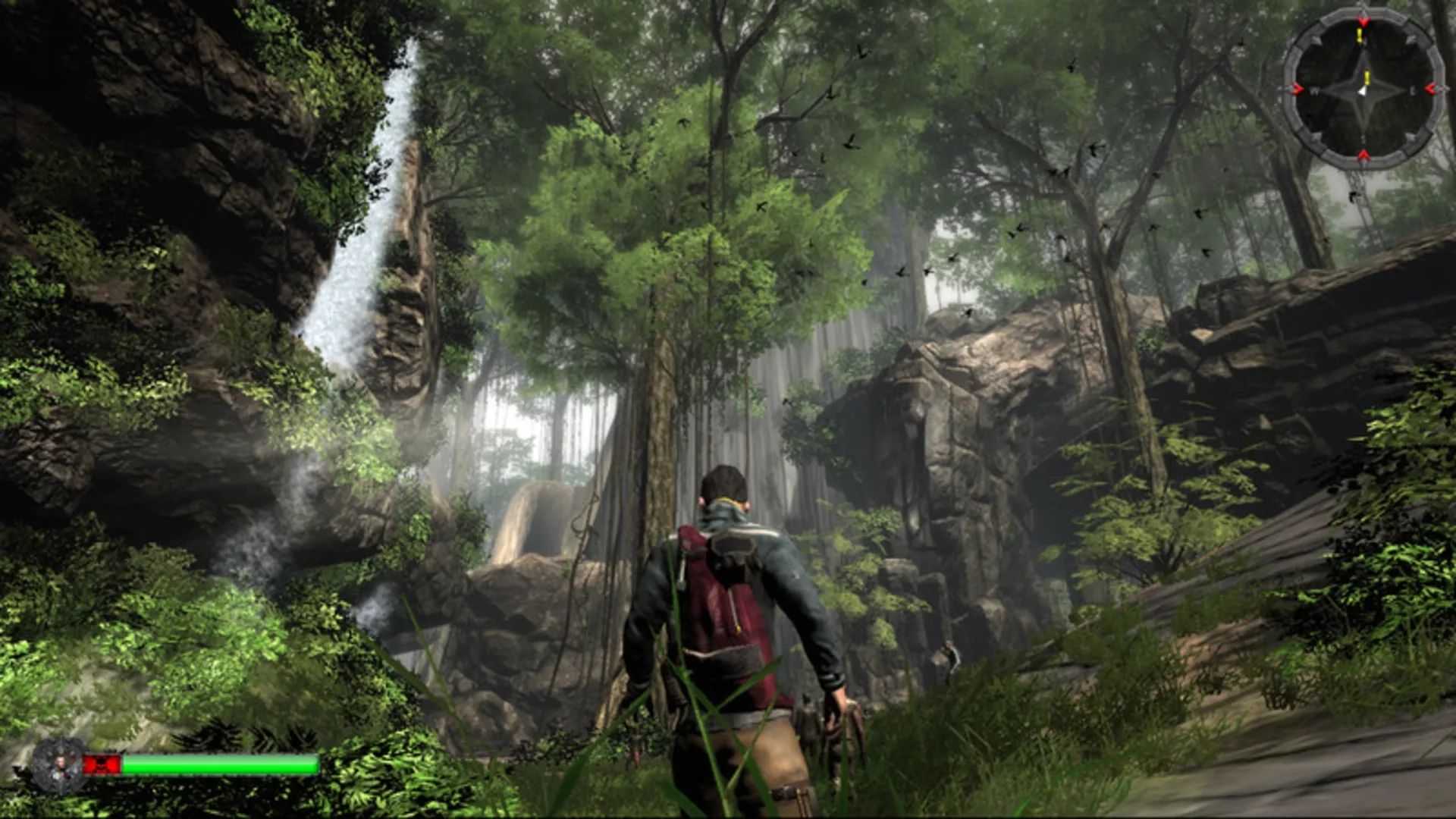Click the yellow marker near the compass top edge
The image size is (1456, 819).
pos(1359,34)
